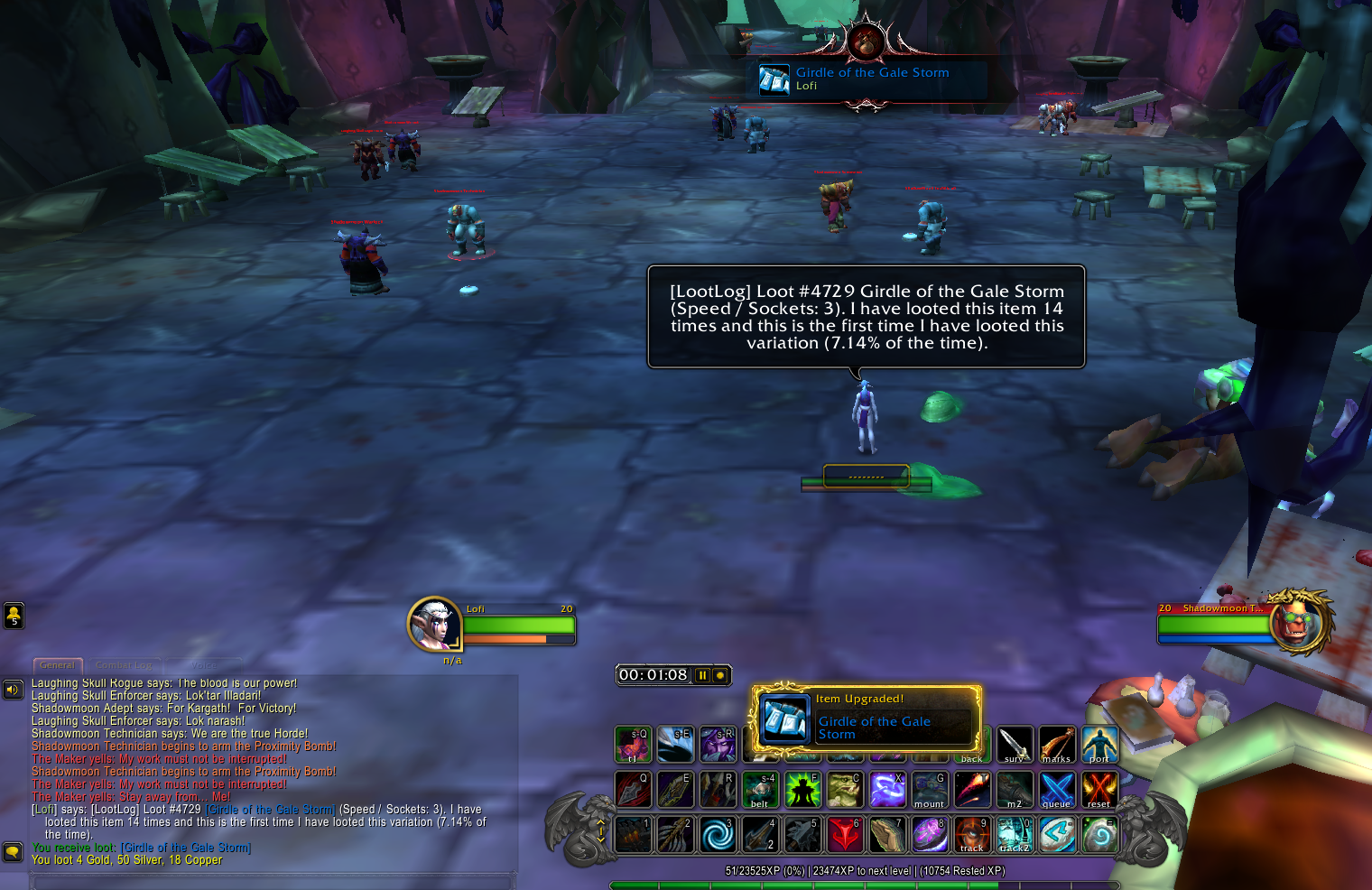This screenshot has width=1372, height=890.
Task: Open the Voice chat tab
Action: (203, 665)
